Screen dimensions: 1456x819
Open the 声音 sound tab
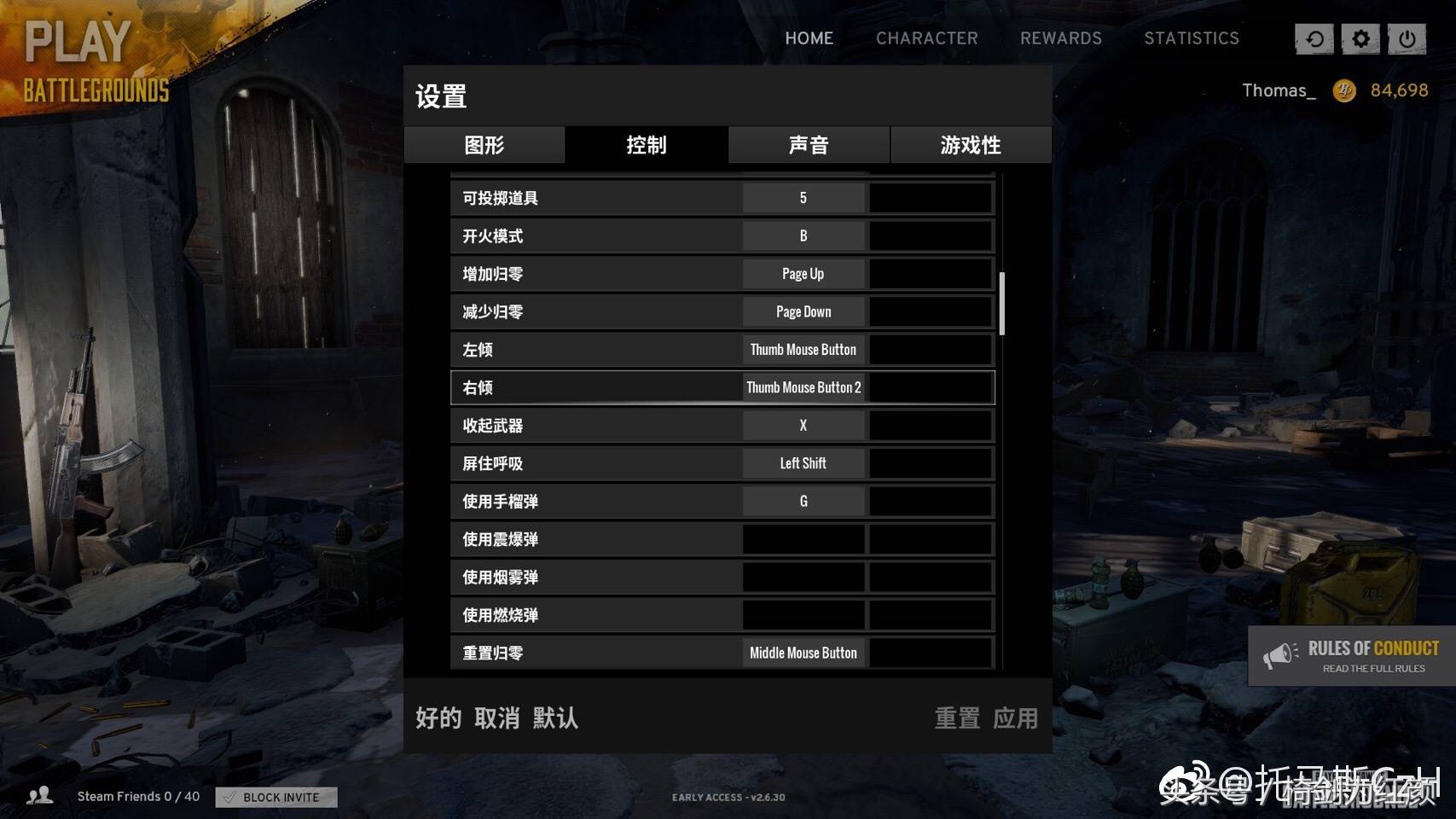click(809, 145)
